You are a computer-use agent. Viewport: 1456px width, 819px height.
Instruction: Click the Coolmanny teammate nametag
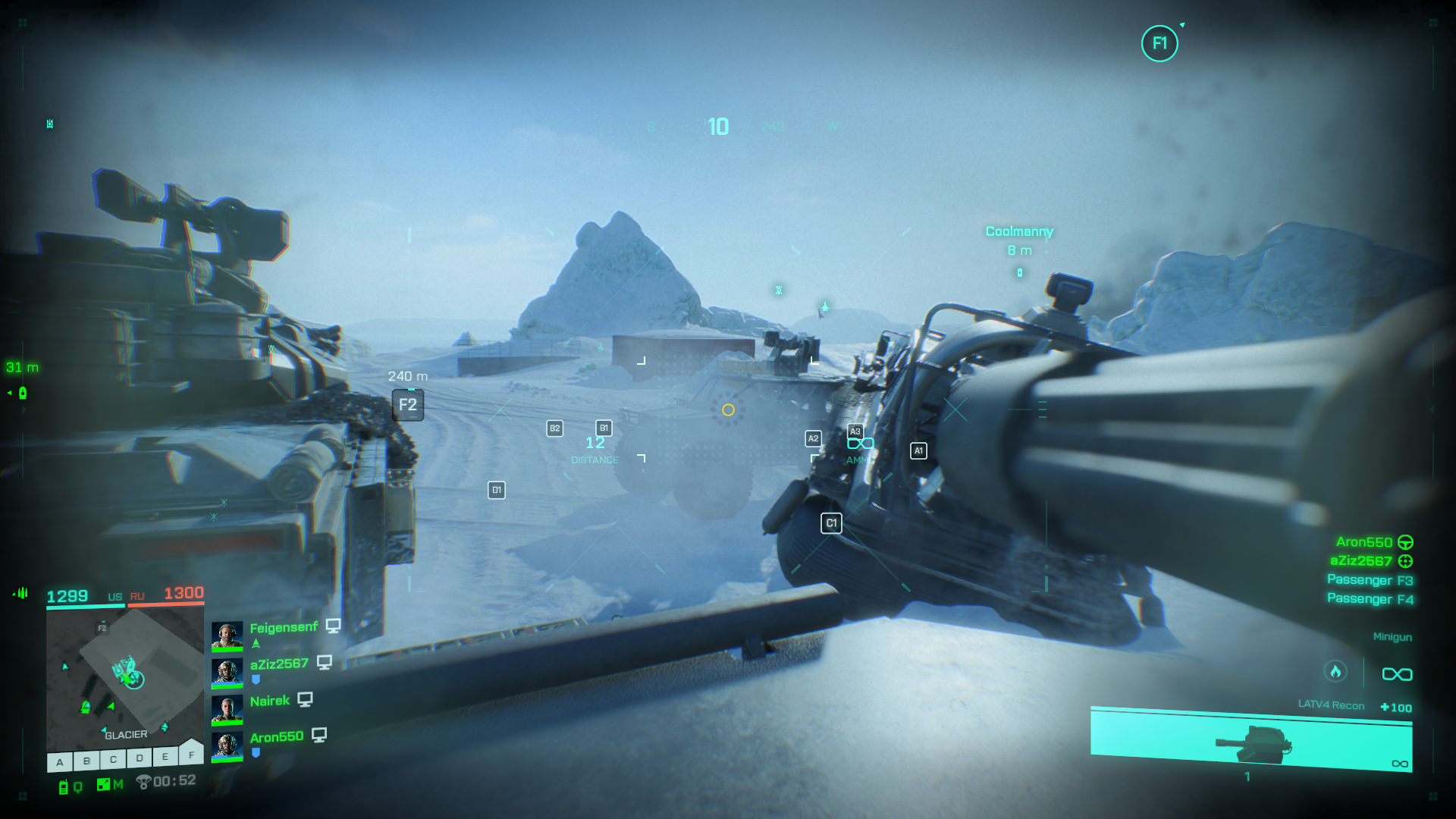[1019, 231]
